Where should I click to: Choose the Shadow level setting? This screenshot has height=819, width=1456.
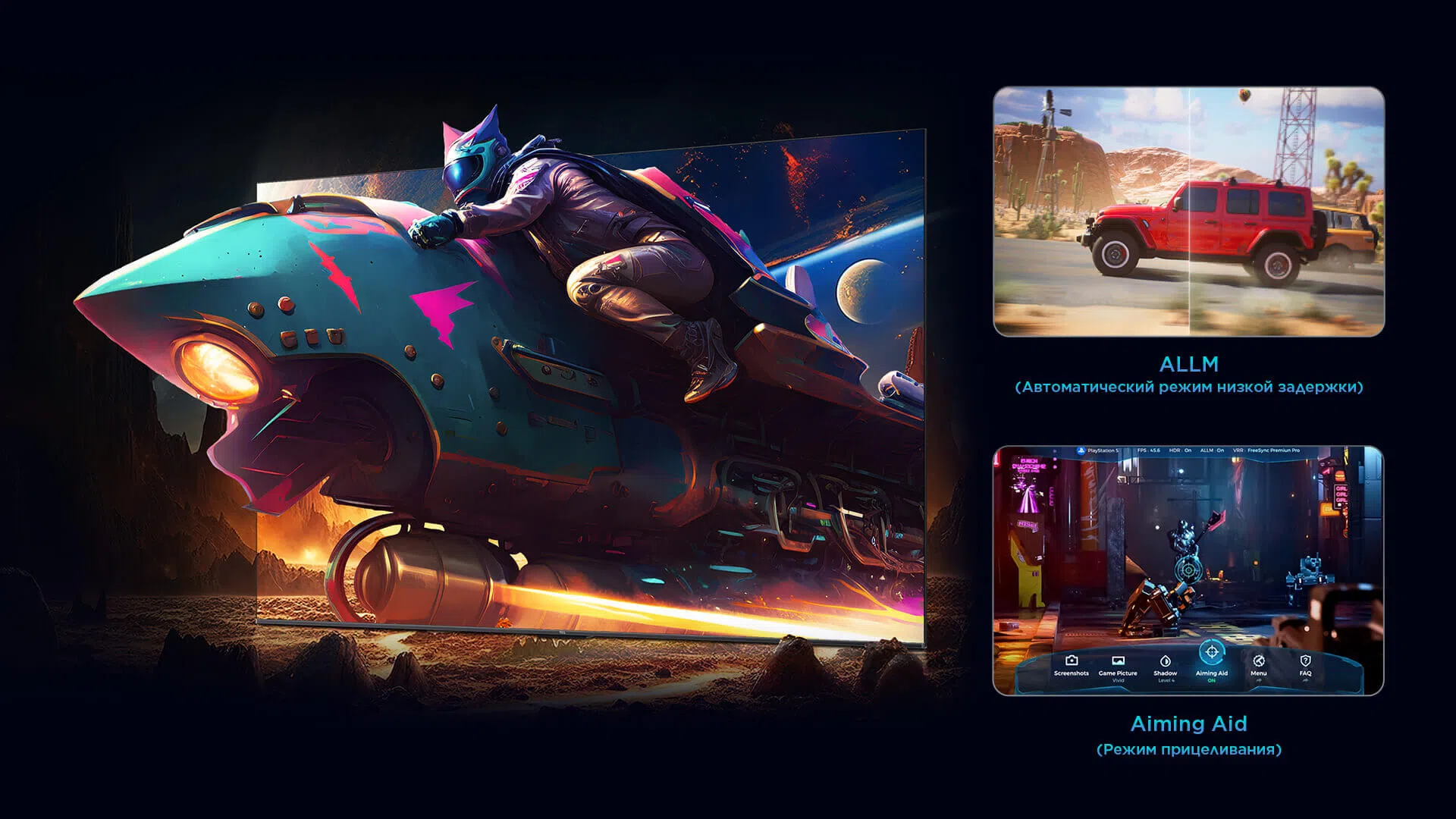click(x=1166, y=665)
